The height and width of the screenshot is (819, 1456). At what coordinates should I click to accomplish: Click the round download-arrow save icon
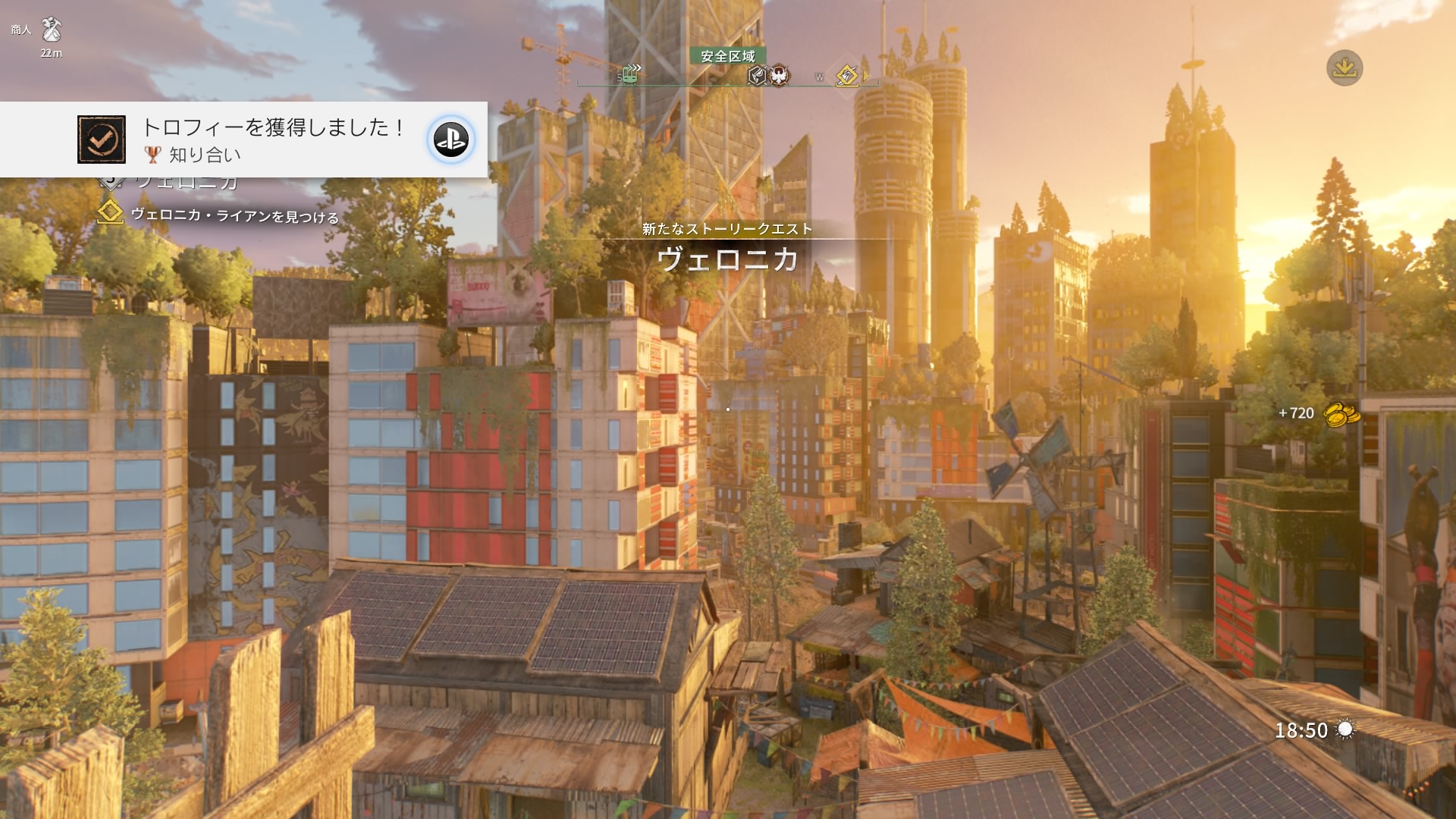[x=1345, y=68]
